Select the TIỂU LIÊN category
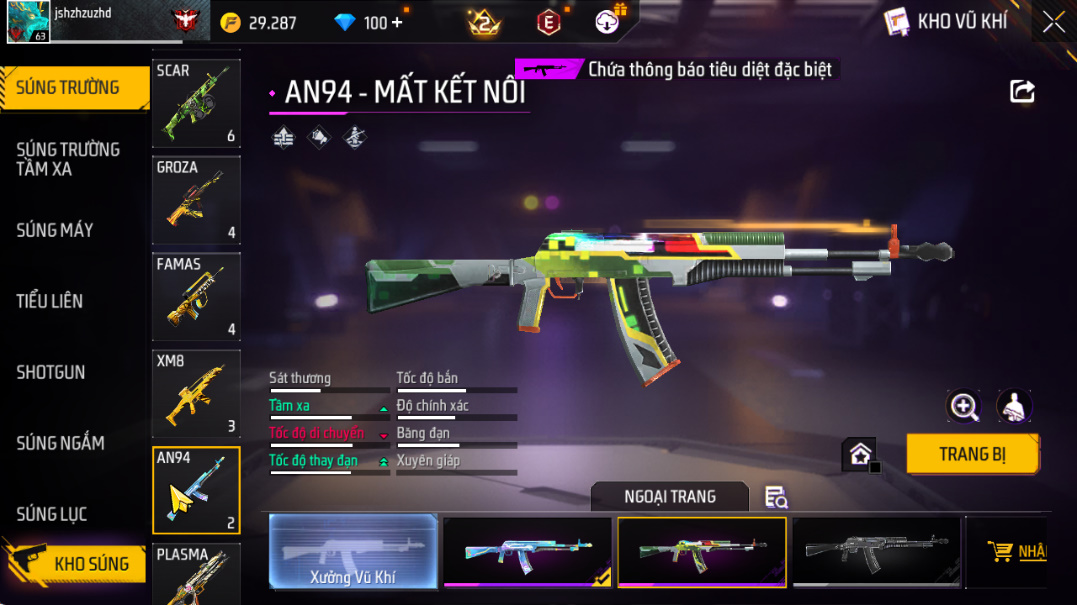Viewport: 1077px width, 605px height. [x=50, y=301]
